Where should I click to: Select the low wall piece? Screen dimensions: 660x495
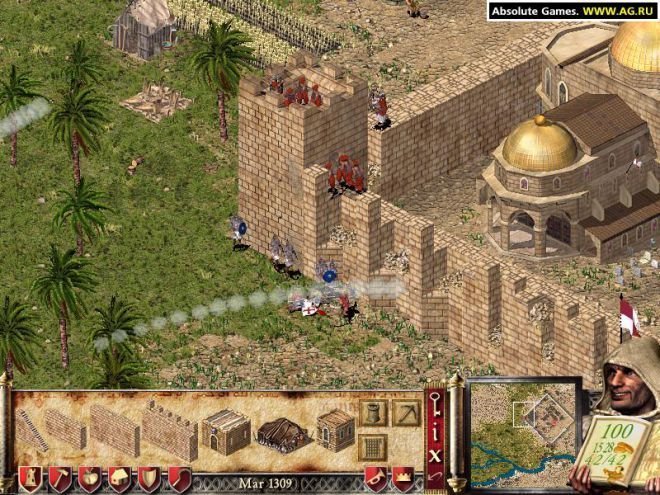pos(65,430)
